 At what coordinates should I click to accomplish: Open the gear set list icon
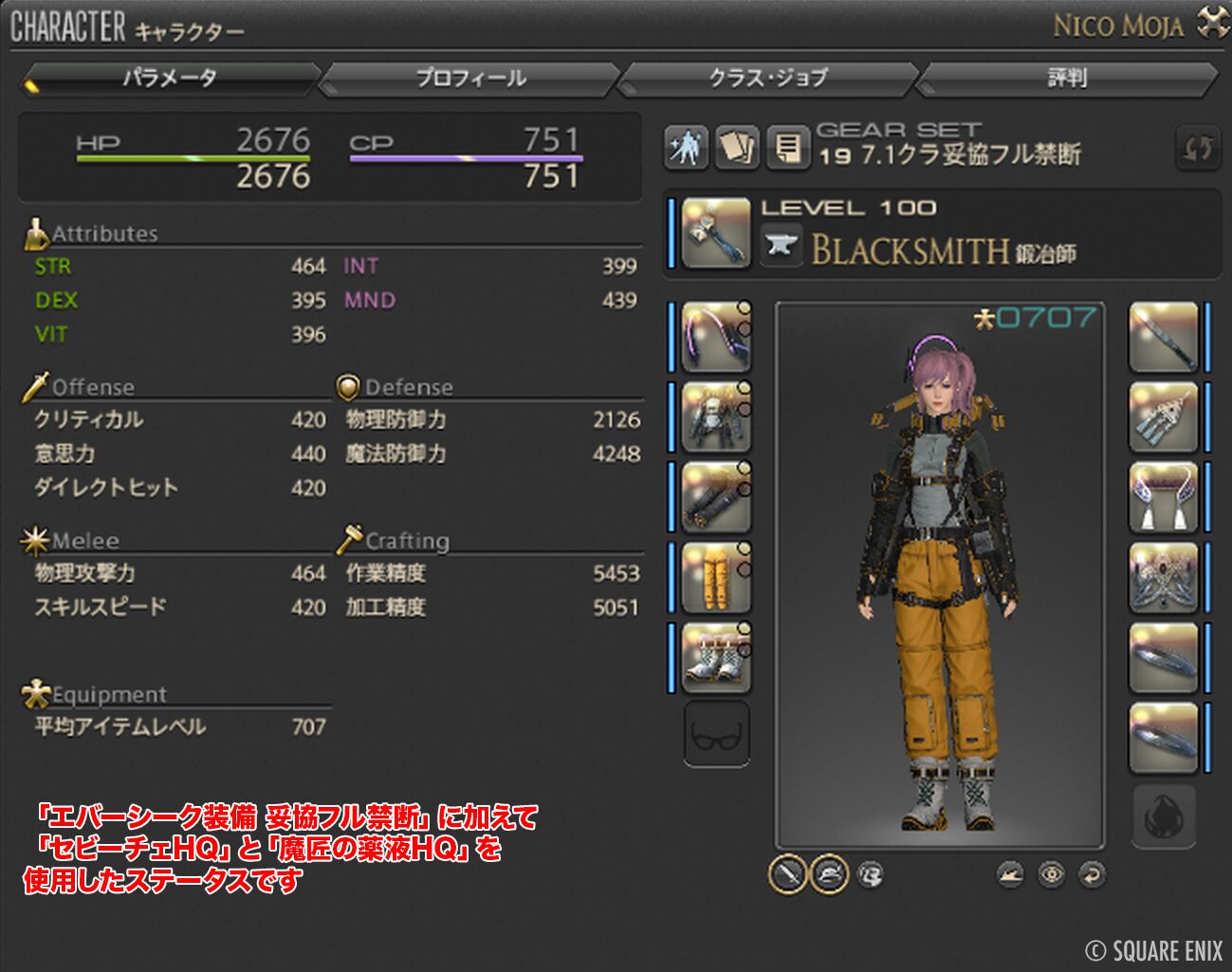pos(787,147)
